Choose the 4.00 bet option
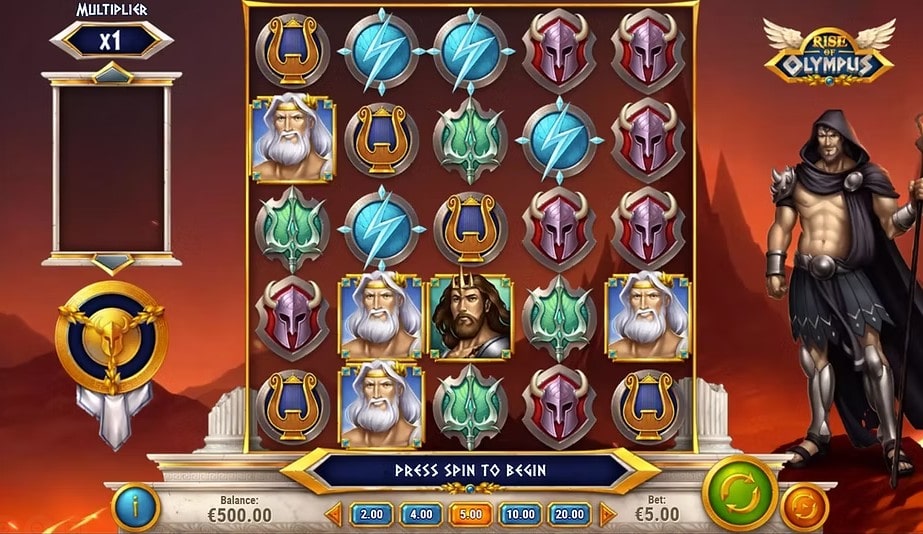 420,514
